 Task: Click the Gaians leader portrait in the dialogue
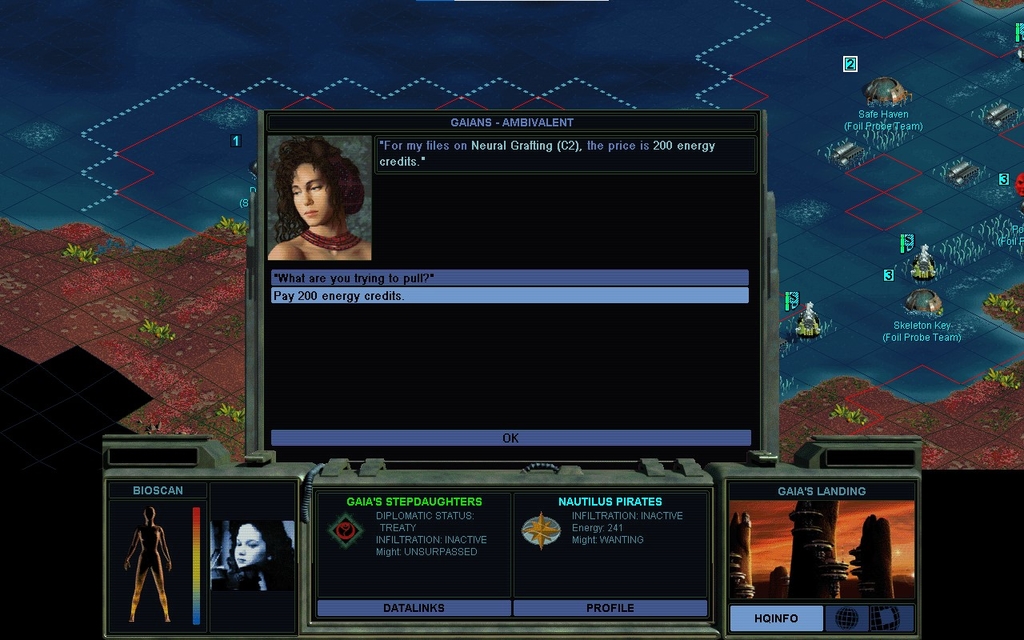pos(320,198)
